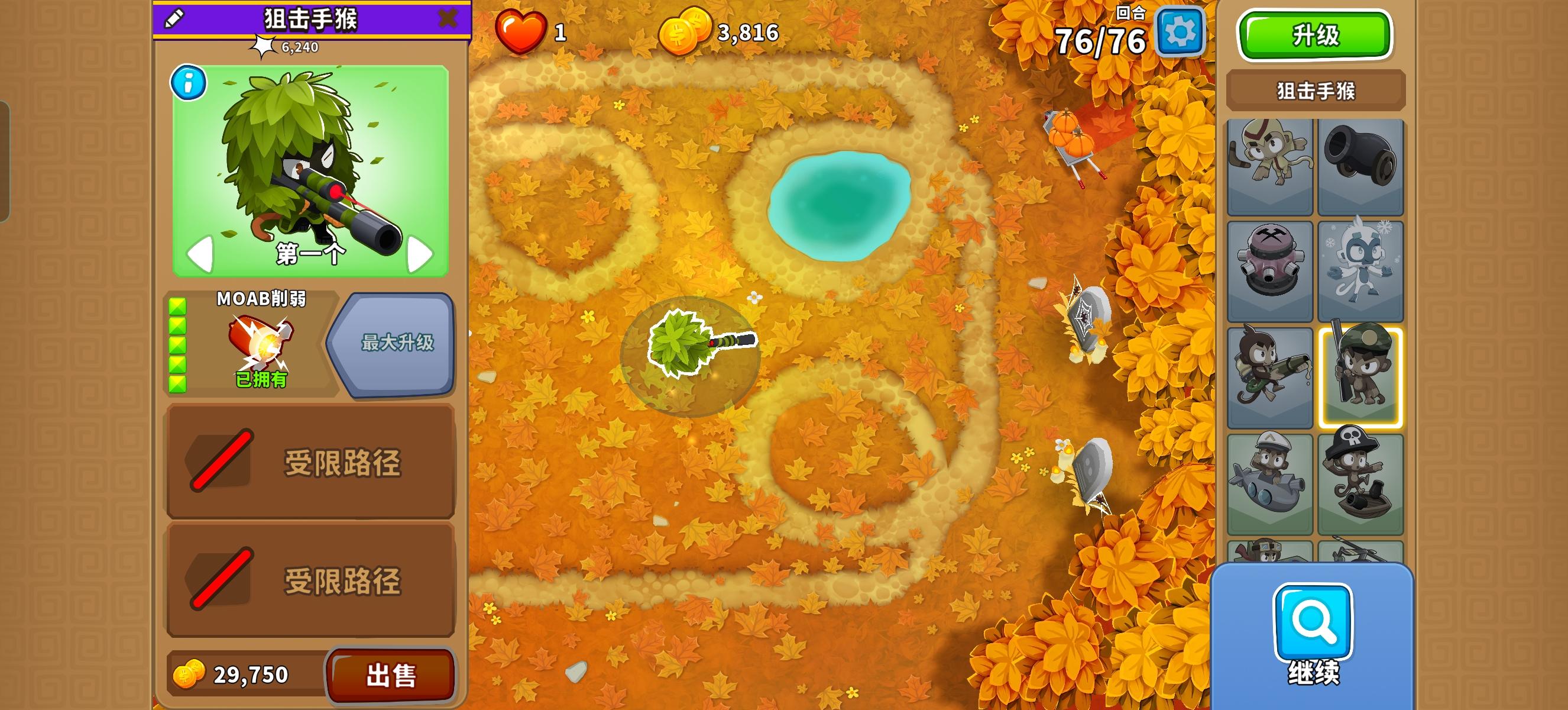Screen dimensions: 1568x710
Task: Click the first restricted path slot
Action: point(311,466)
